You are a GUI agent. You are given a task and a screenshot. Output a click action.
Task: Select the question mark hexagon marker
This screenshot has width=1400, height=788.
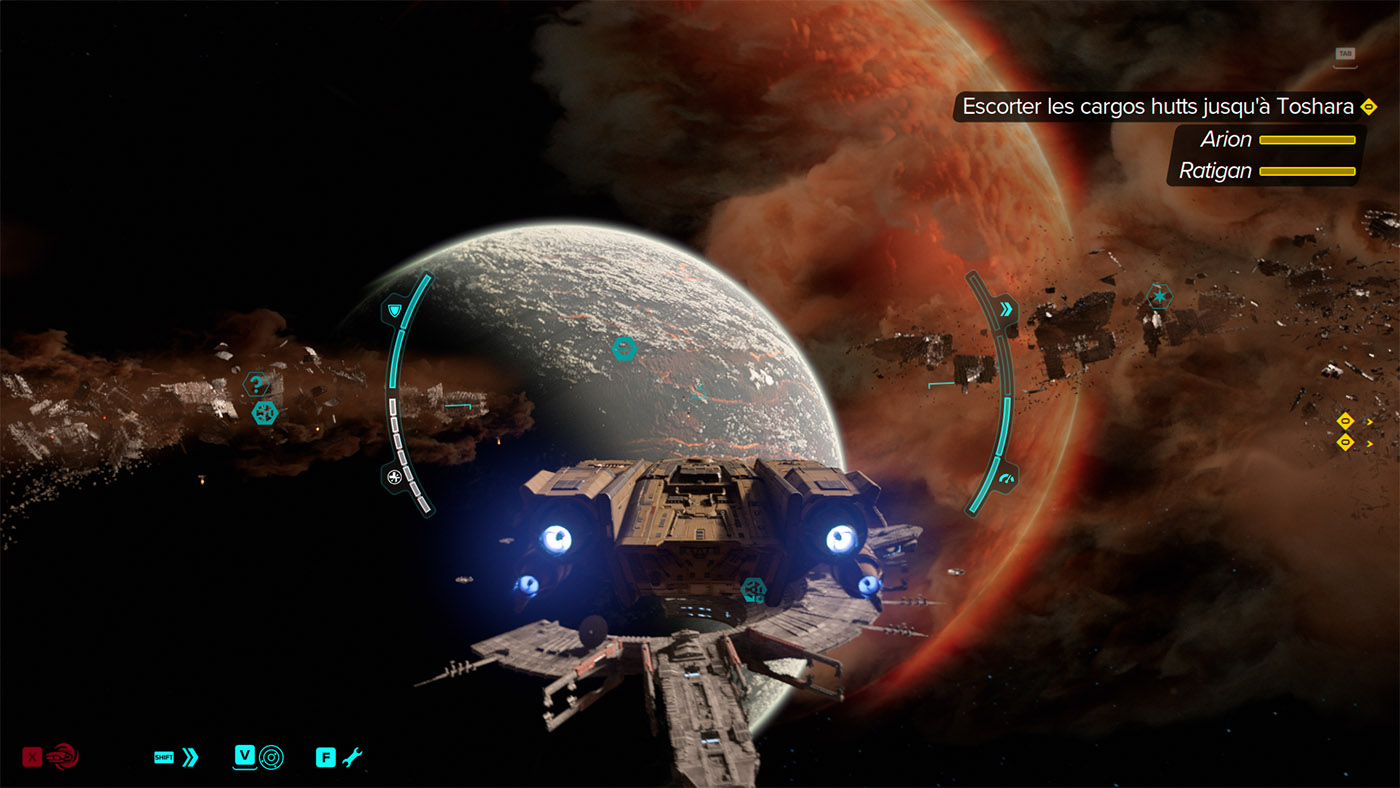(257, 384)
